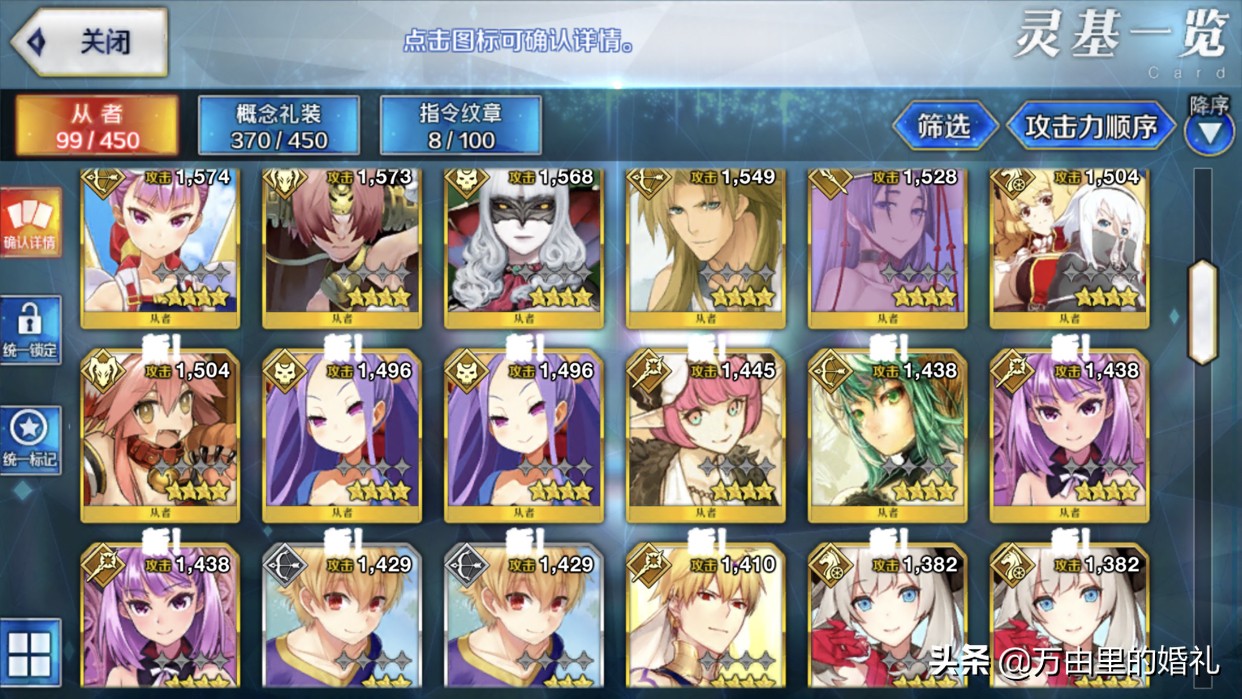1242x699 pixels.
Task: Switch to the 指令纹章 command code tab
Action: click(461, 126)
